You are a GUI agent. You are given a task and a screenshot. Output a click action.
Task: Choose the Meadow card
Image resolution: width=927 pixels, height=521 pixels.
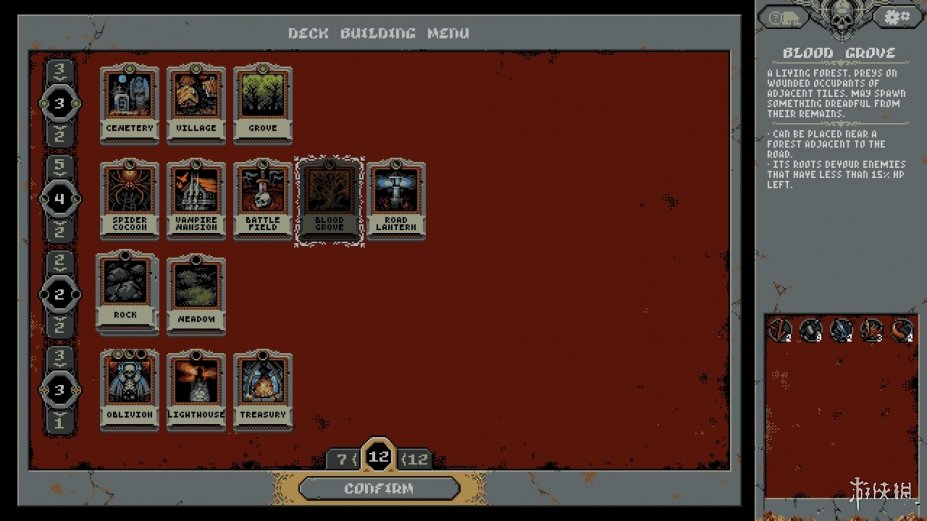[196, 294]
